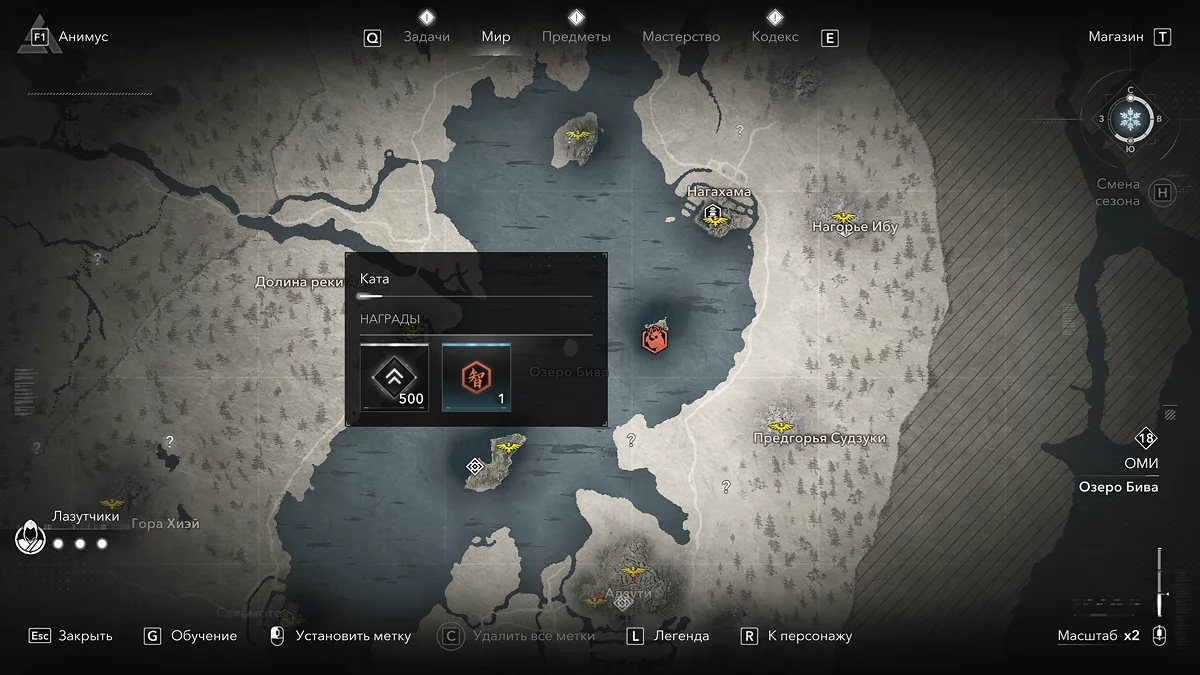Image resolution: width=1200 pixels, height=675 pixels.
Task: Open the Задачи tab
Action: point(426,37)
